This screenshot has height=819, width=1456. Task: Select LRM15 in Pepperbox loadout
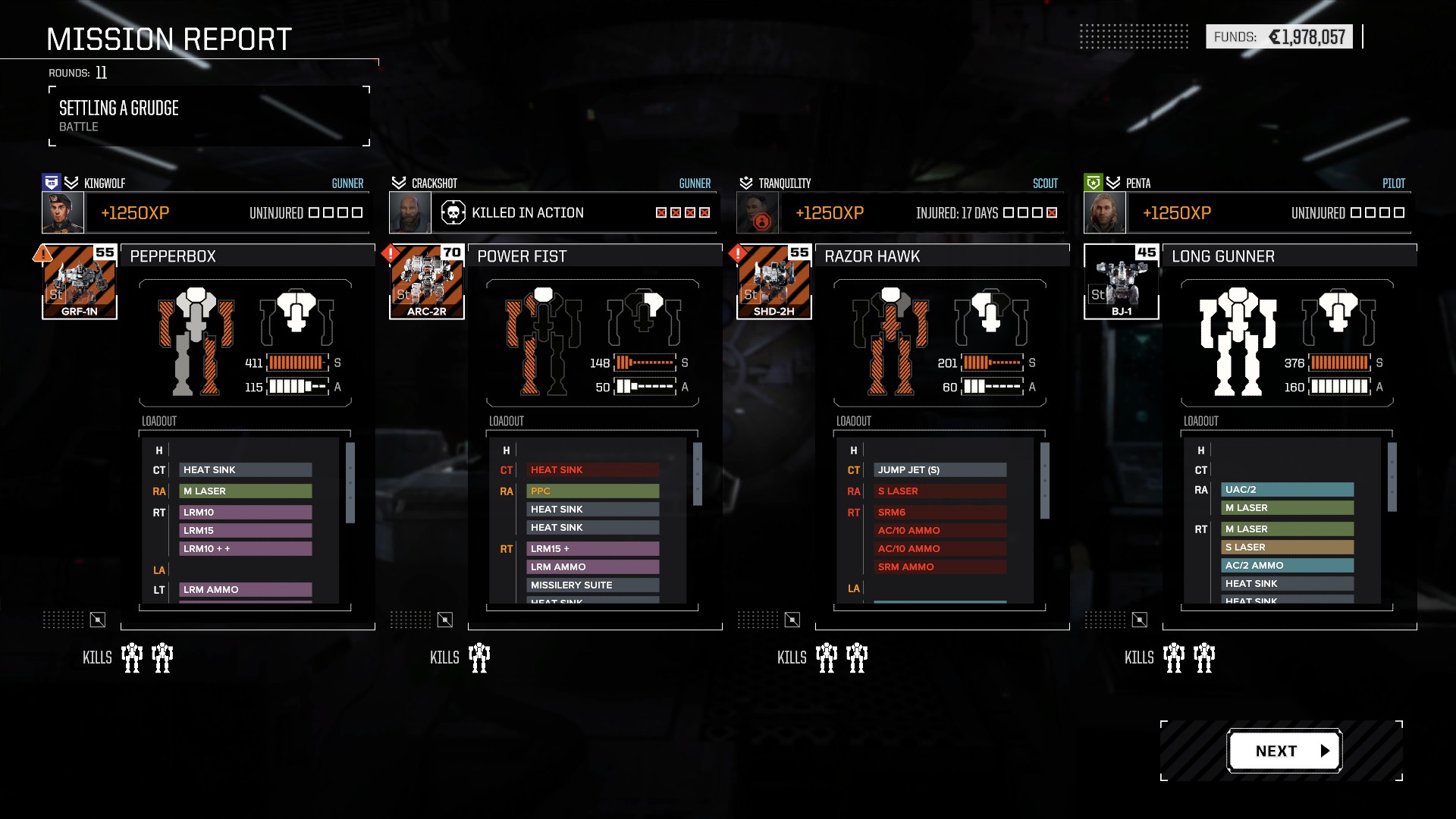tap(245, 531)
